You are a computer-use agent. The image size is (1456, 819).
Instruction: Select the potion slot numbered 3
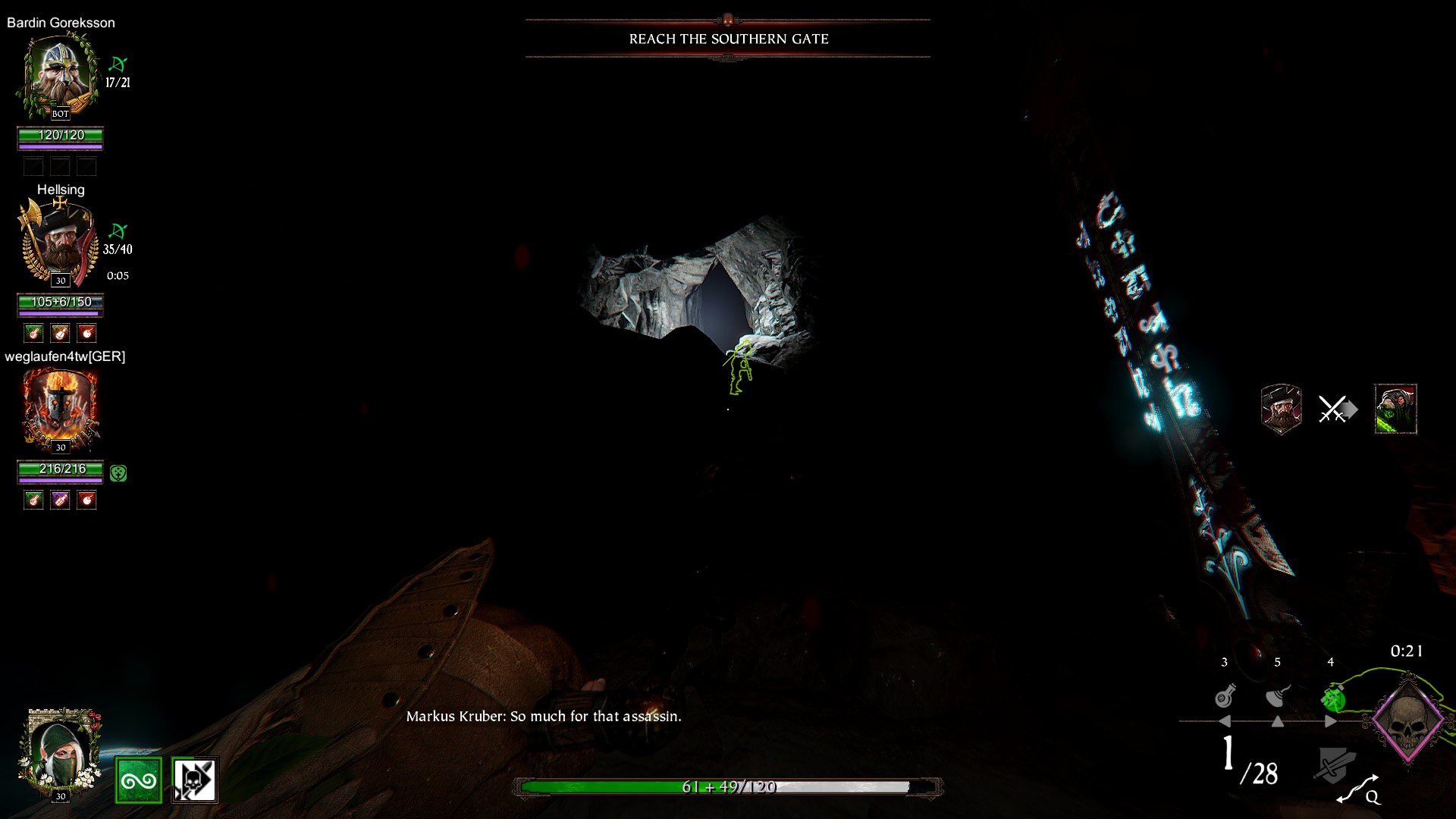point(1225,696)
